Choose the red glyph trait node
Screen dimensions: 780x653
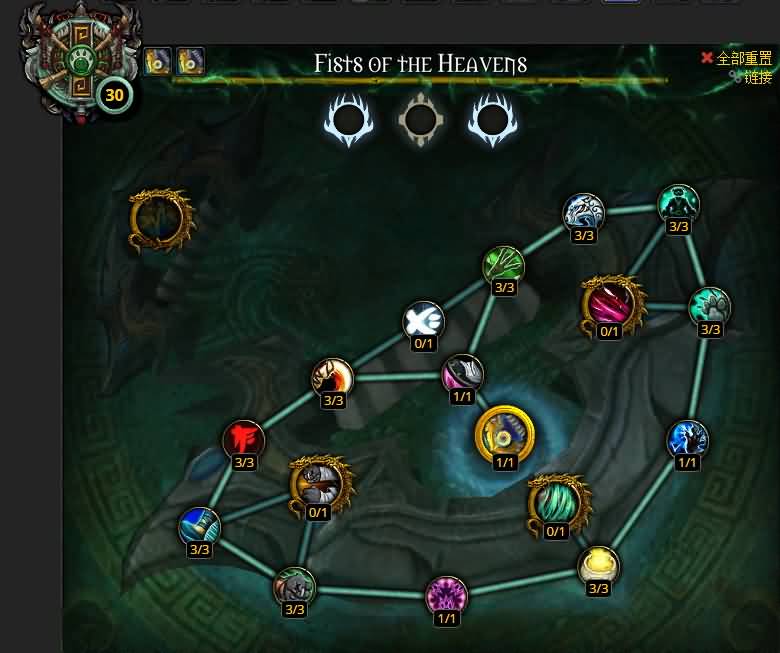coord(244,440)
